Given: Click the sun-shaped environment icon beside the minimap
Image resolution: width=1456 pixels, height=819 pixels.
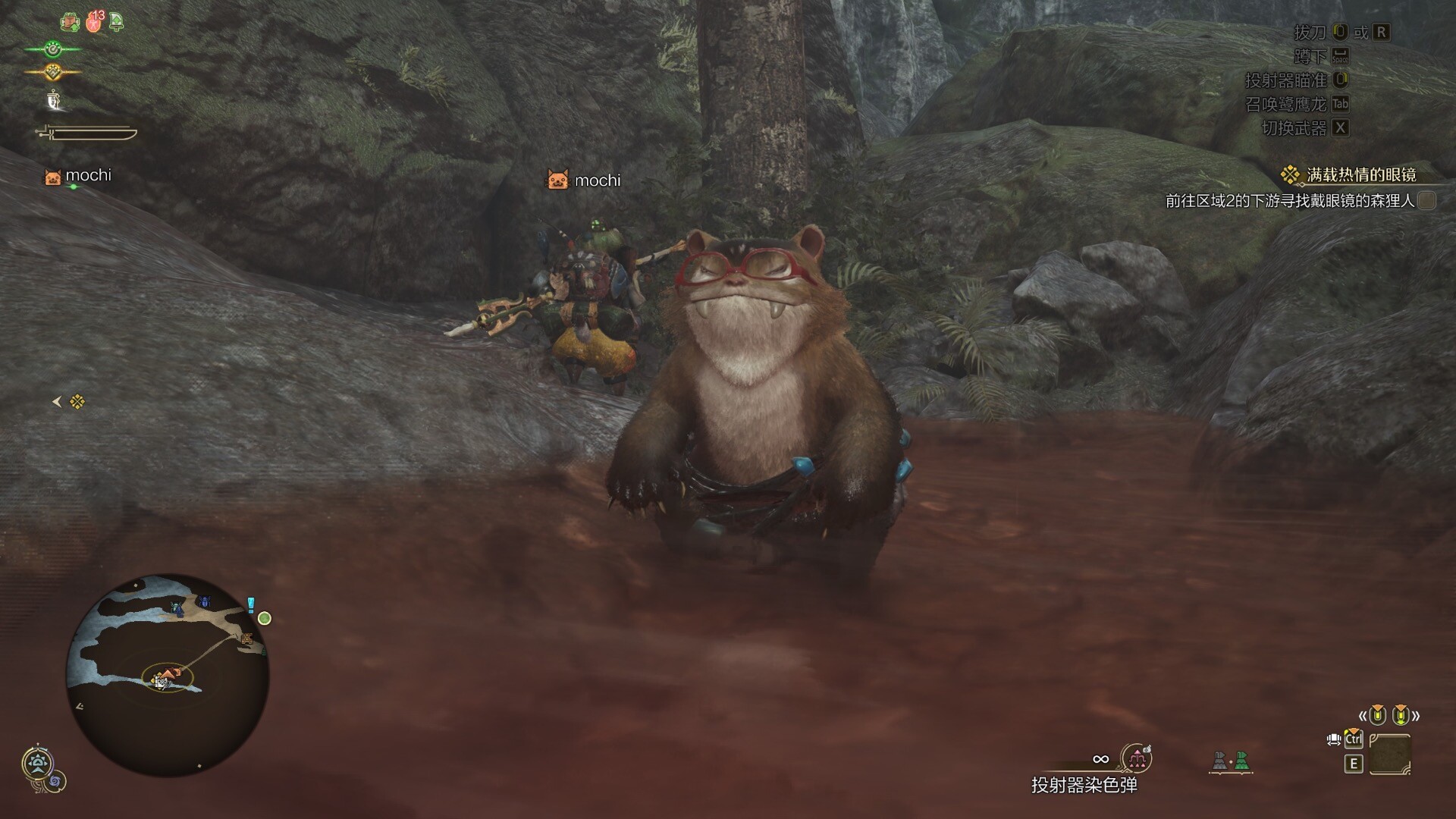Looking at the screenshot, I should click(36, 763).
